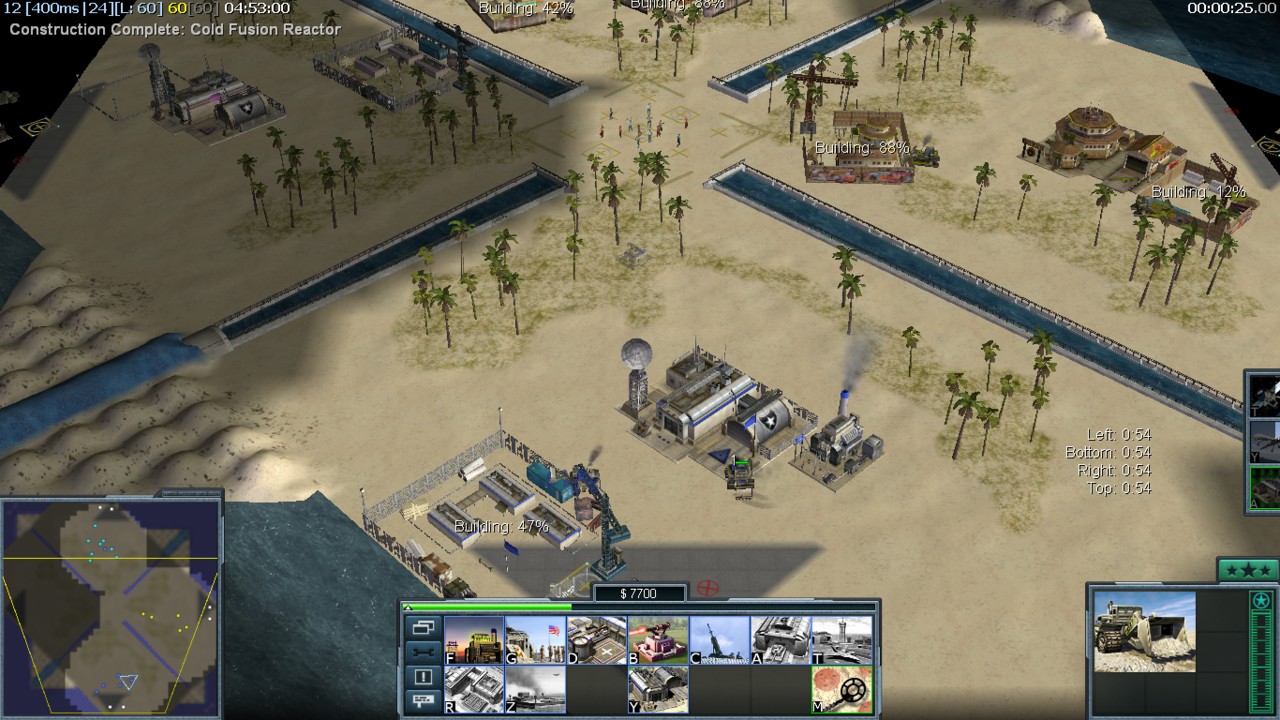Select the missile battery build icon
Screen dimensions: 1280x720
pyautogui.click(x=720, y=640)
